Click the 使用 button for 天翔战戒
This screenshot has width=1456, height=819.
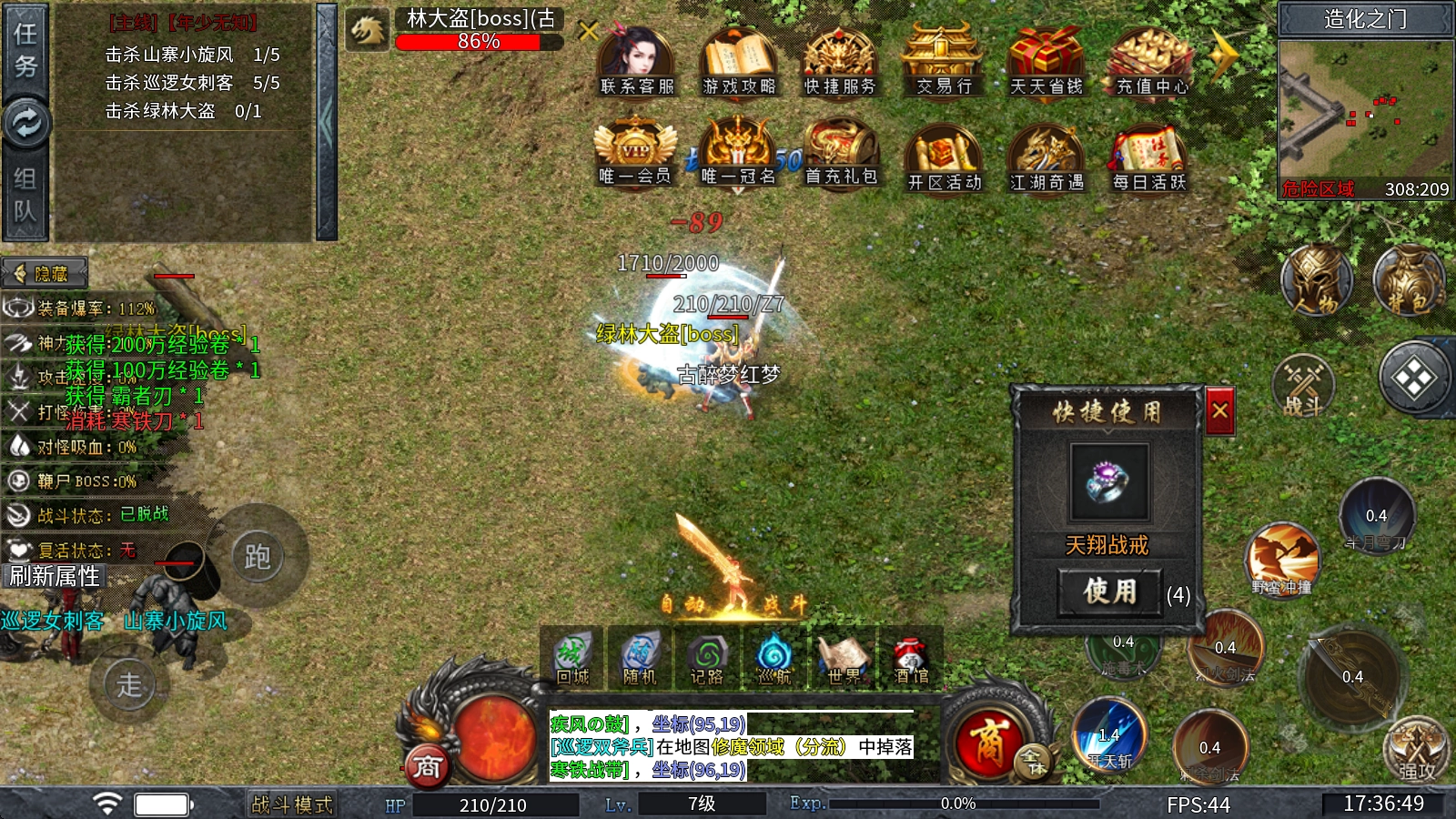click(1109, 591)
